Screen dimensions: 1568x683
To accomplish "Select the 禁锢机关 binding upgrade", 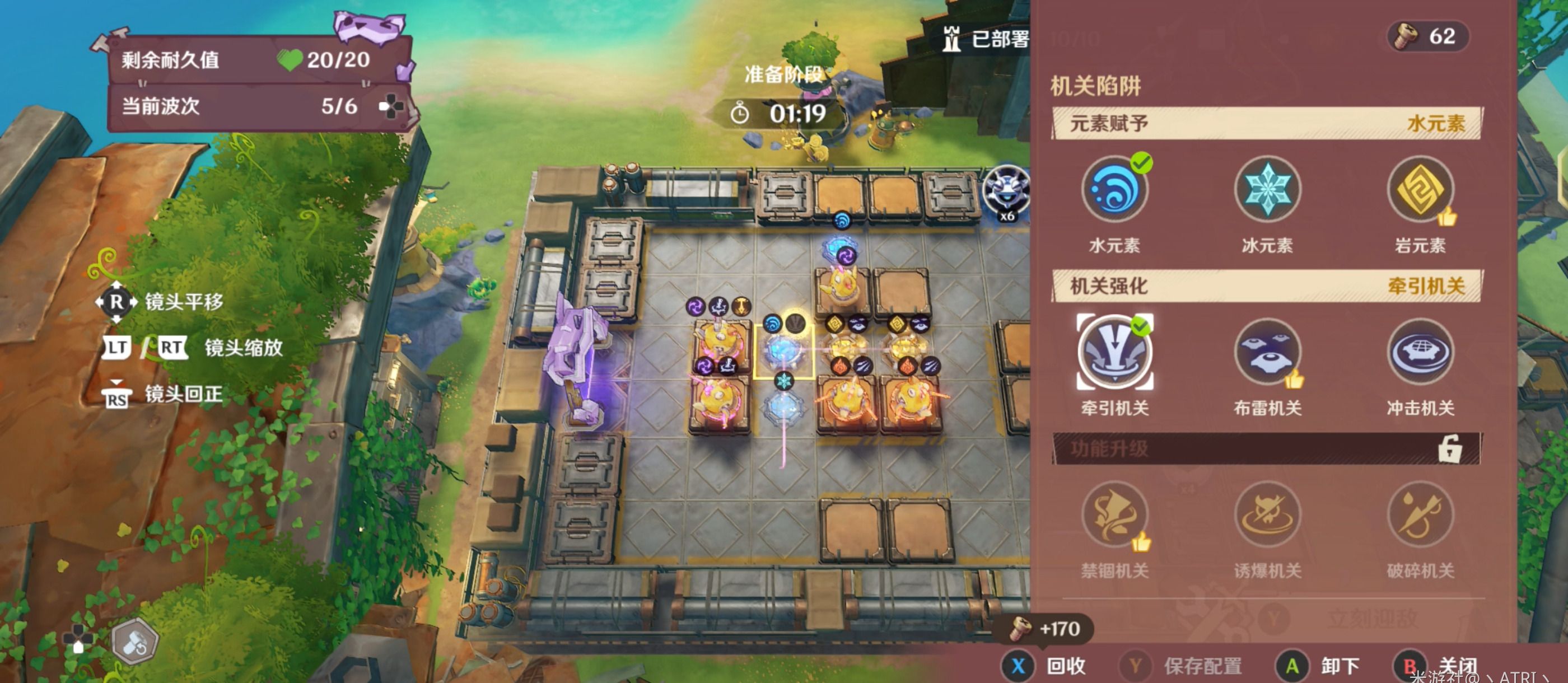I will (1114, 516).
